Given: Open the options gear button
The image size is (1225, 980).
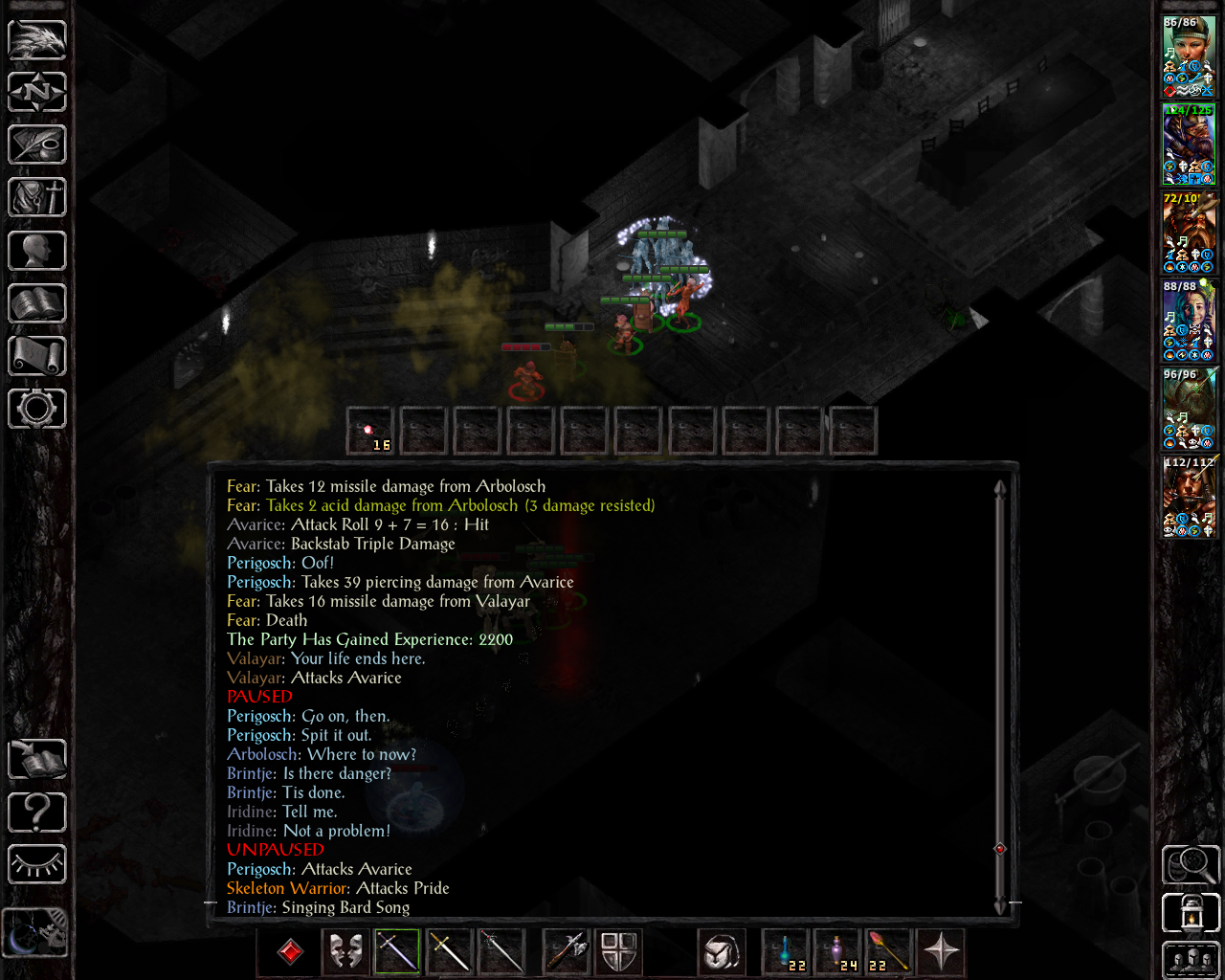Looking at the screenshot, I should (37, 409).
